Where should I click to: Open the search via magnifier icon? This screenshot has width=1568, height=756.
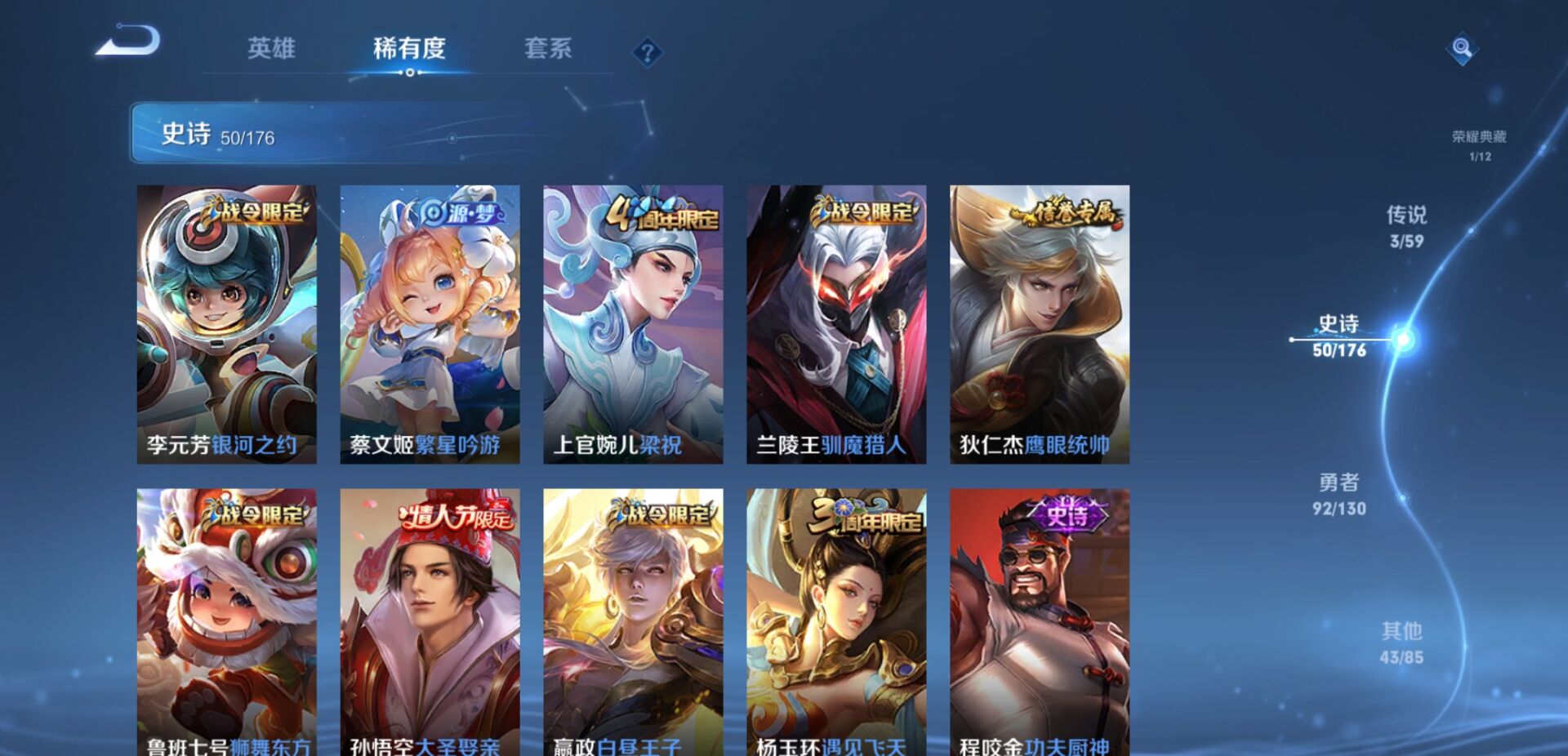pyautogui.click(x=1461, y=51)
